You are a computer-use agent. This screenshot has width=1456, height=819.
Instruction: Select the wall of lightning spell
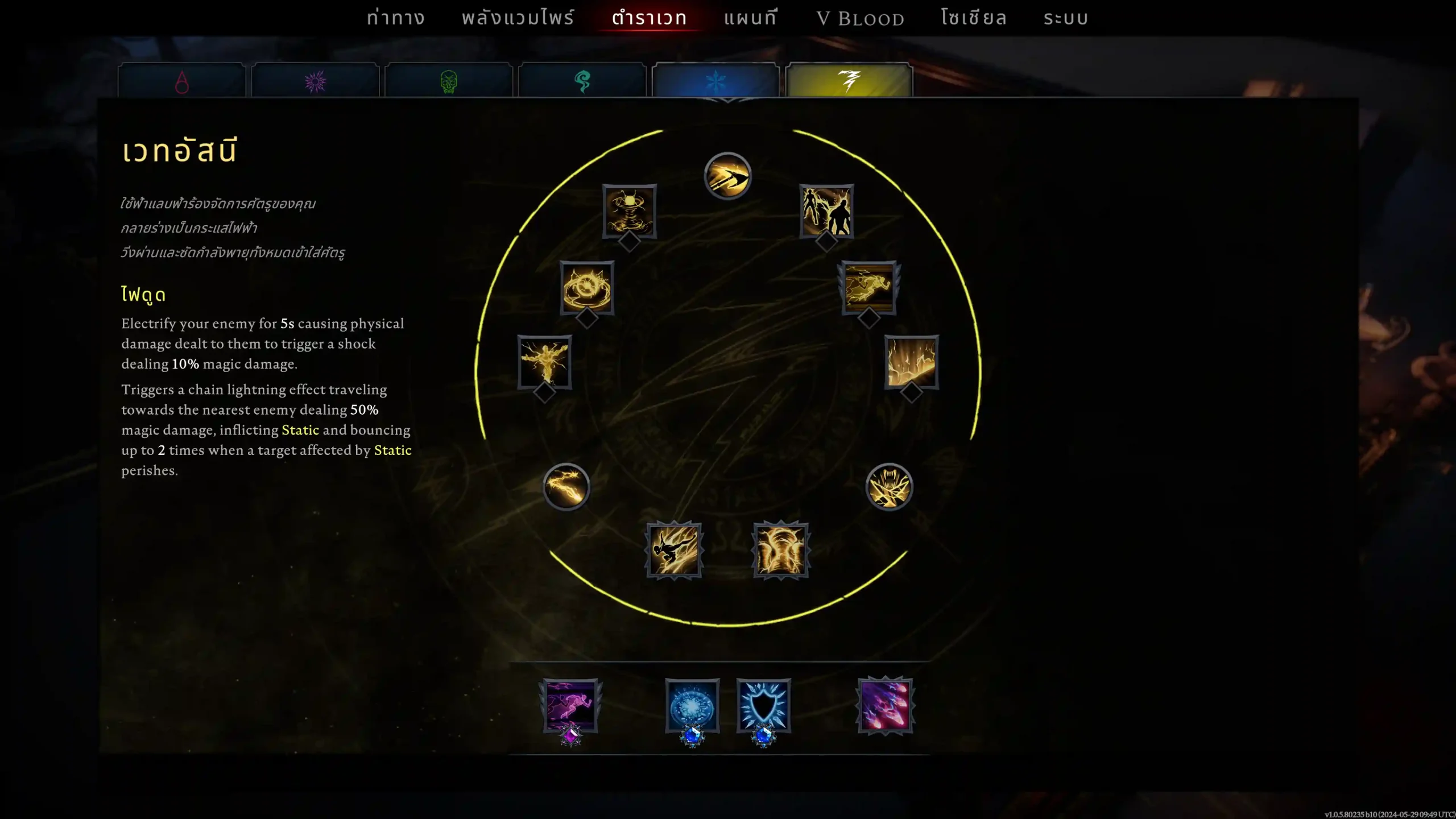pos(911,362)
